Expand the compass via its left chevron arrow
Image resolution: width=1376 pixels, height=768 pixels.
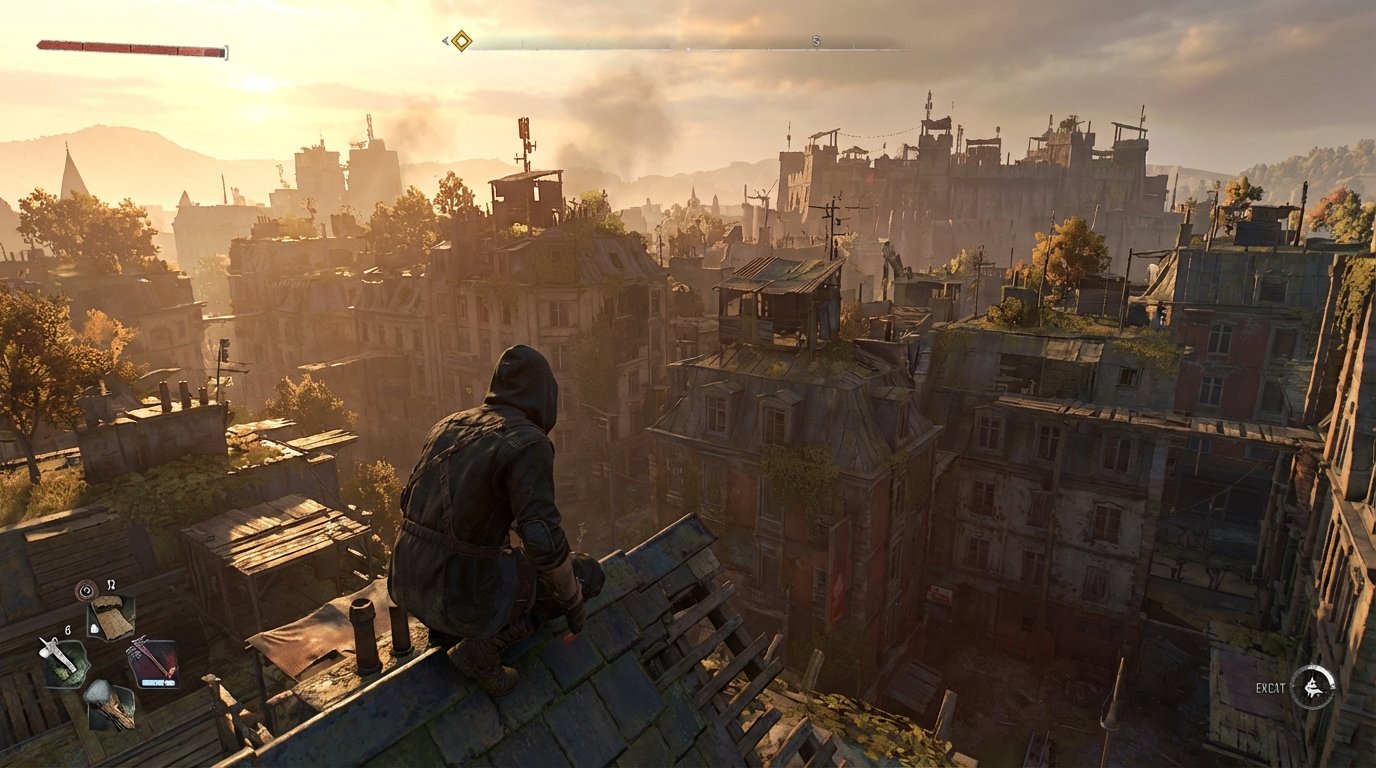[444, 41]
